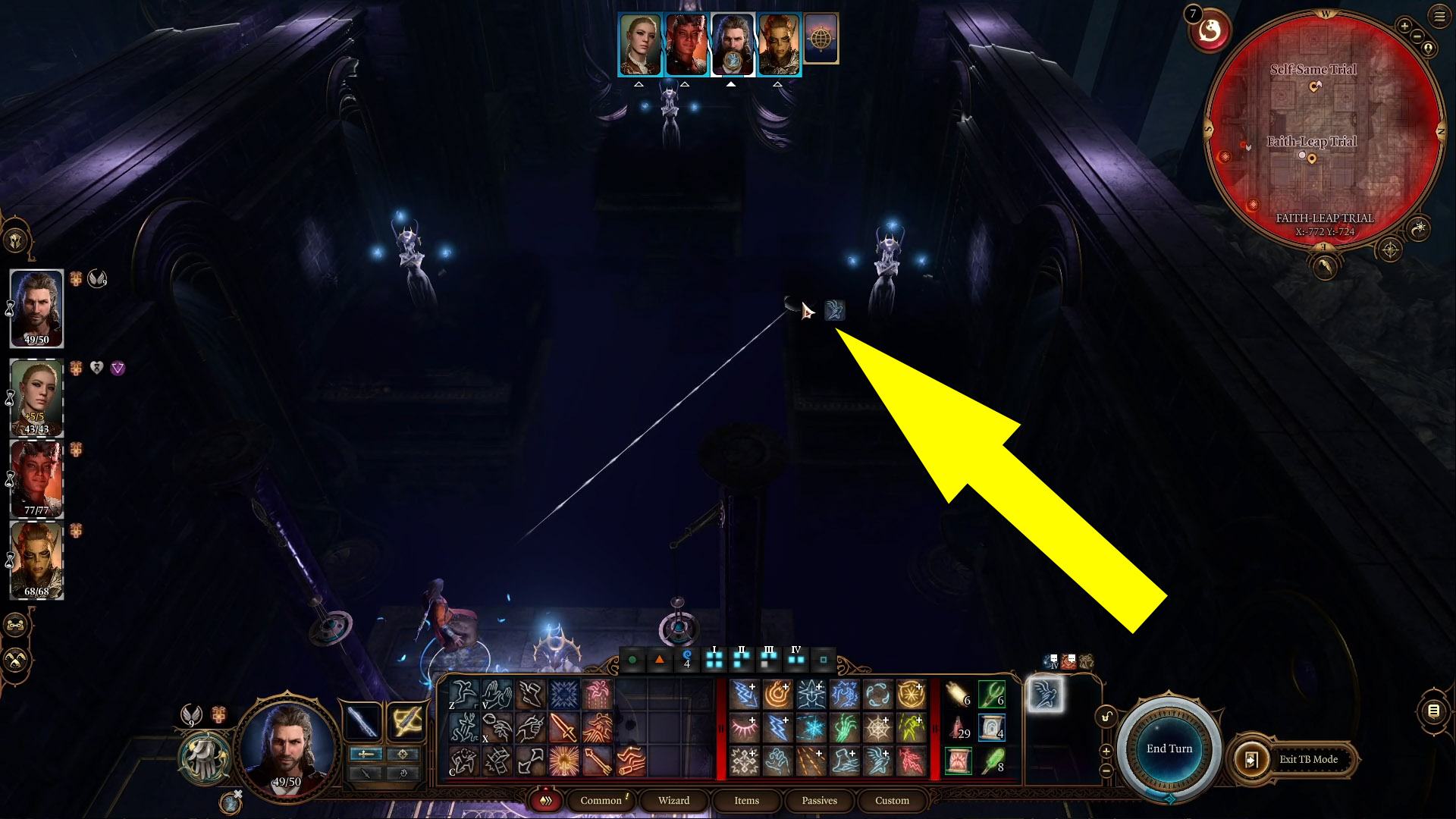
Task: Open the Passives tab
Action: point(818,801)
